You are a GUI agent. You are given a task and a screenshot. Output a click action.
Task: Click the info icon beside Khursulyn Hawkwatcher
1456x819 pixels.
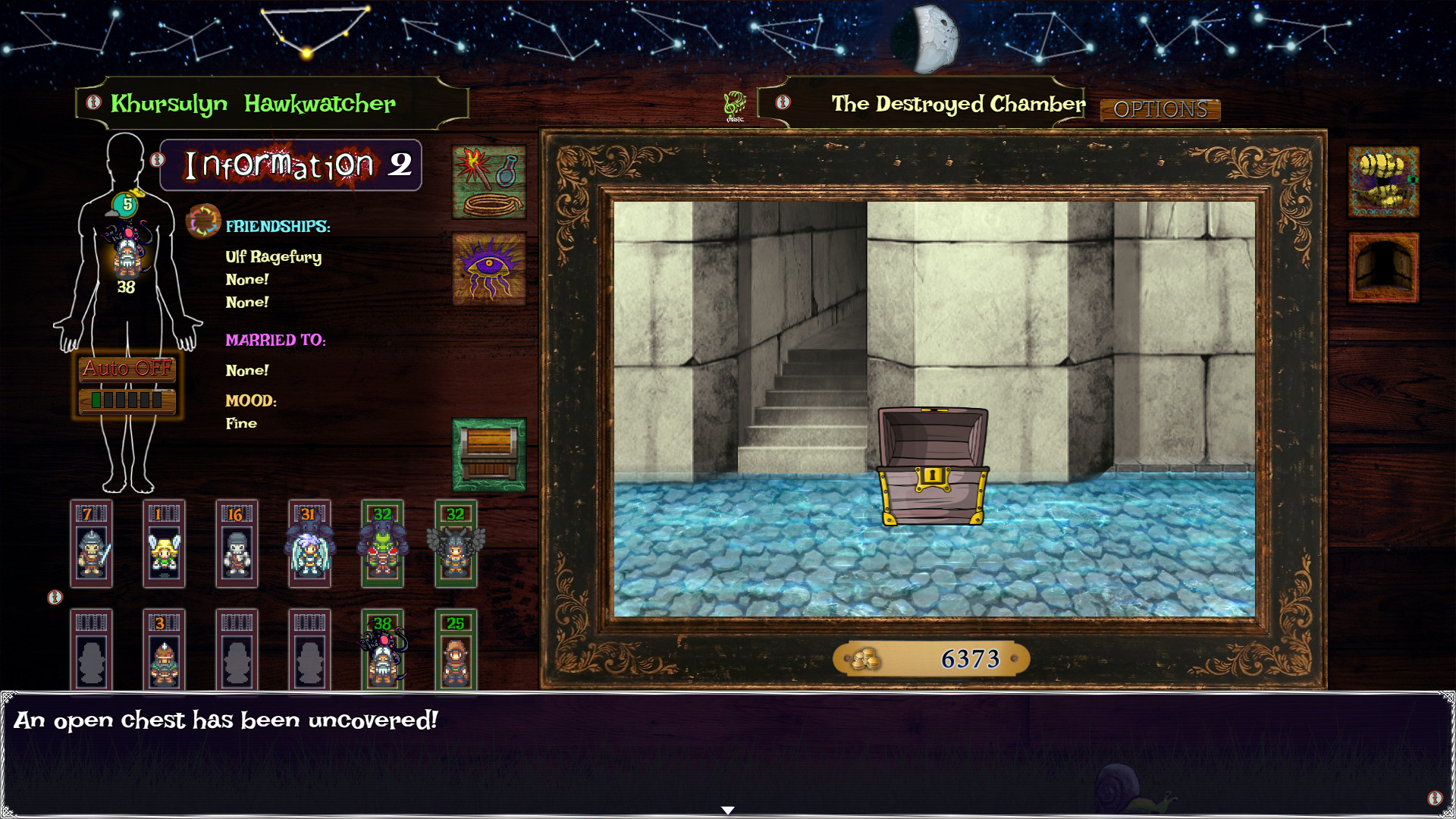tap(93, 104)
